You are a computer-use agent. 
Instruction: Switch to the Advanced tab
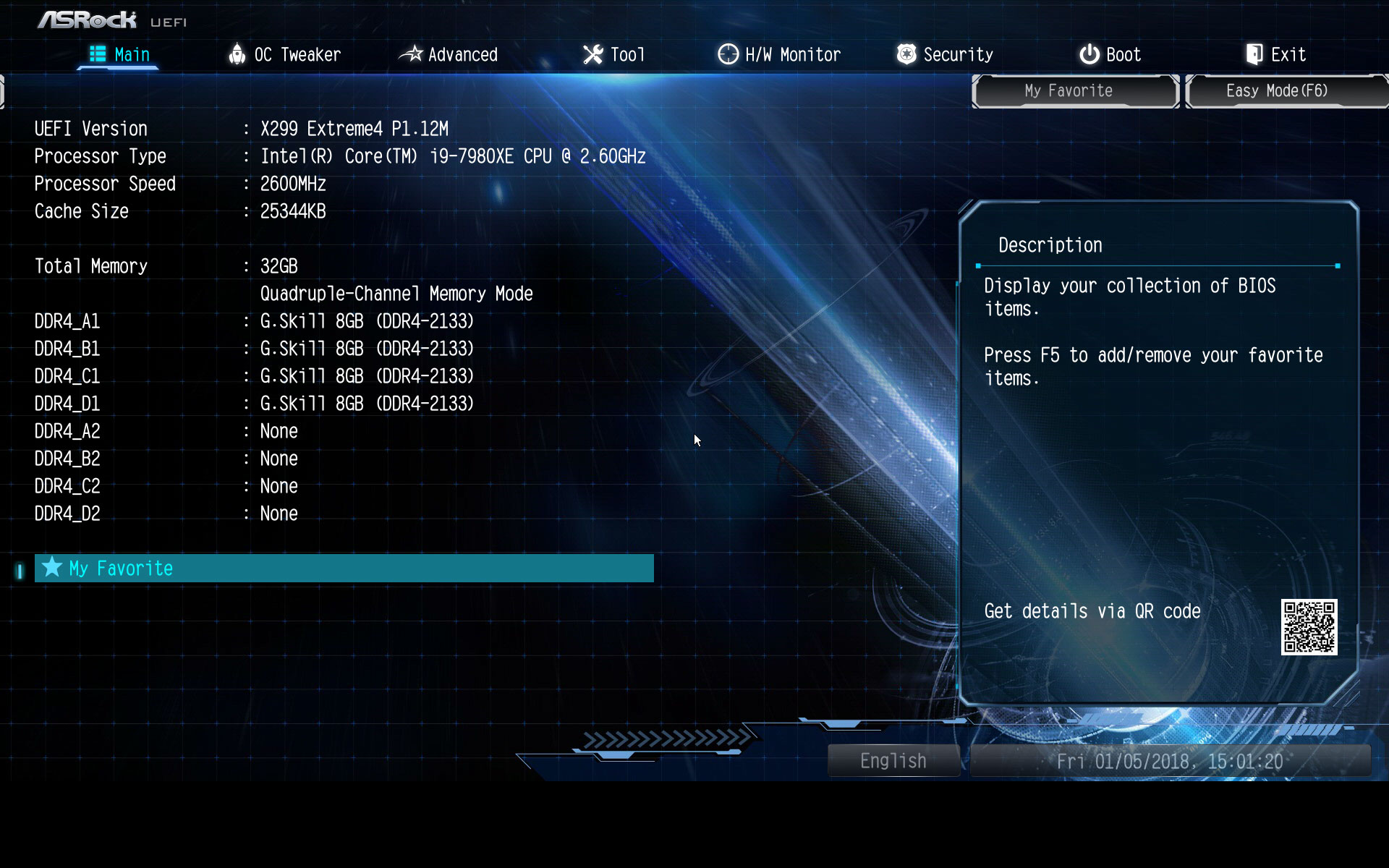click(463, 54)
